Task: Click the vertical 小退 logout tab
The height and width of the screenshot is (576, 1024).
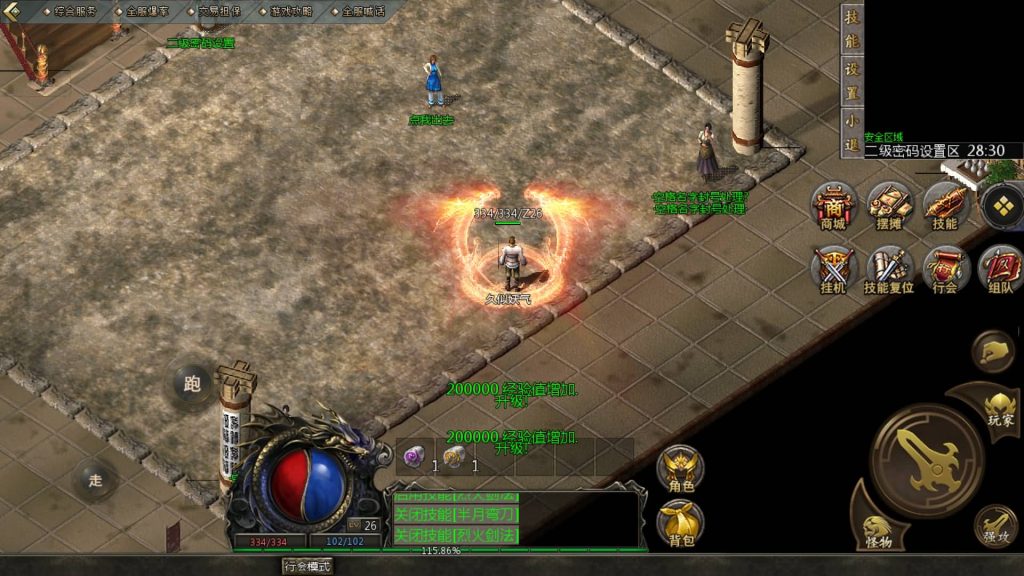Action: [x=852, y=131]
